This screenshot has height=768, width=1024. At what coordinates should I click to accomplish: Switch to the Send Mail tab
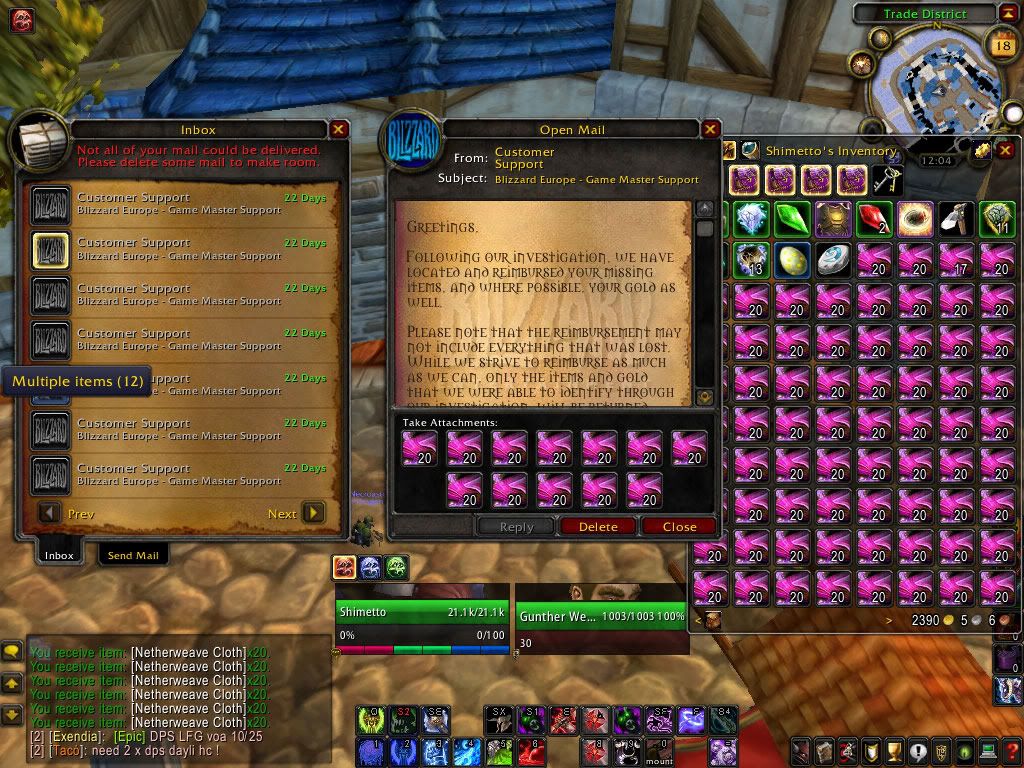tap(133, 555)
